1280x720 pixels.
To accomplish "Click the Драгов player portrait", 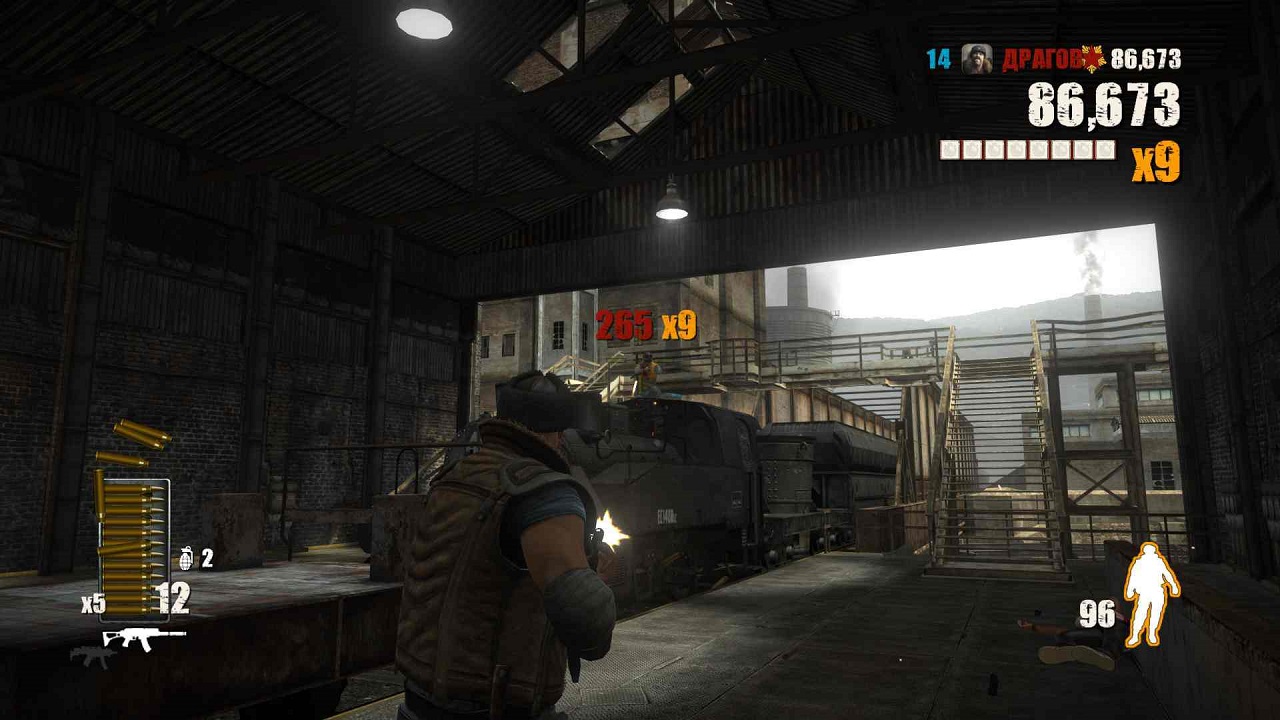I will tap(976, 59).
